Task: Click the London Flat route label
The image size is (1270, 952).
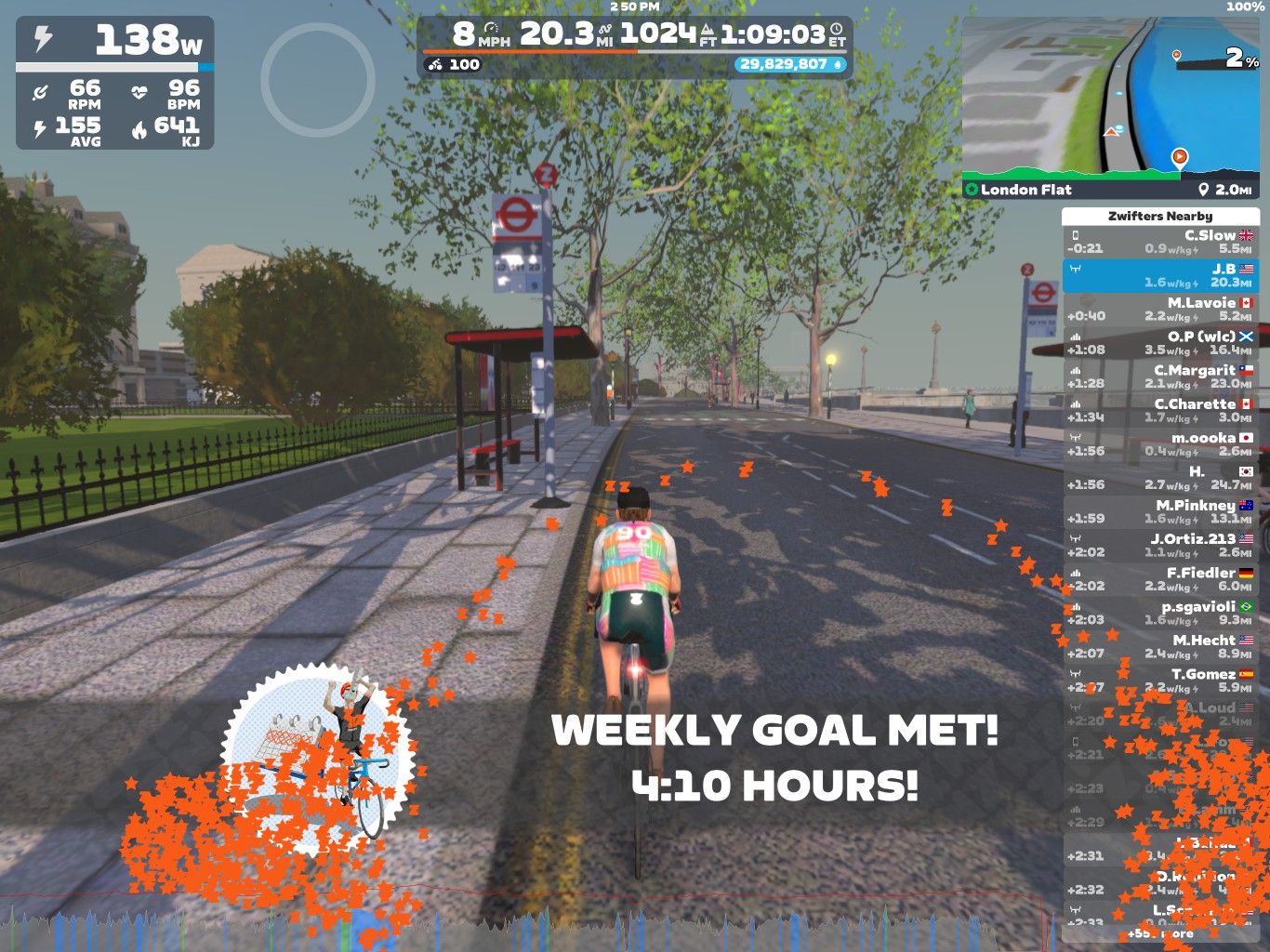Action: click(1025, 190)
